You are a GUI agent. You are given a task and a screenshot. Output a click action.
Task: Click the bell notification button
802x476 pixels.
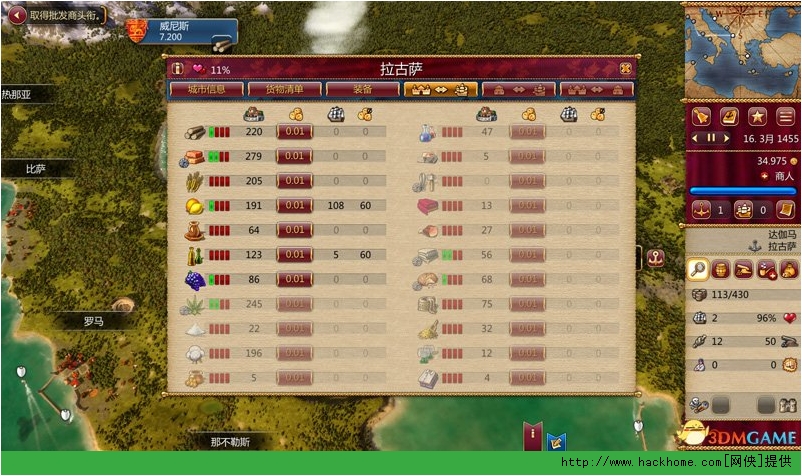(x=701, y=115)
